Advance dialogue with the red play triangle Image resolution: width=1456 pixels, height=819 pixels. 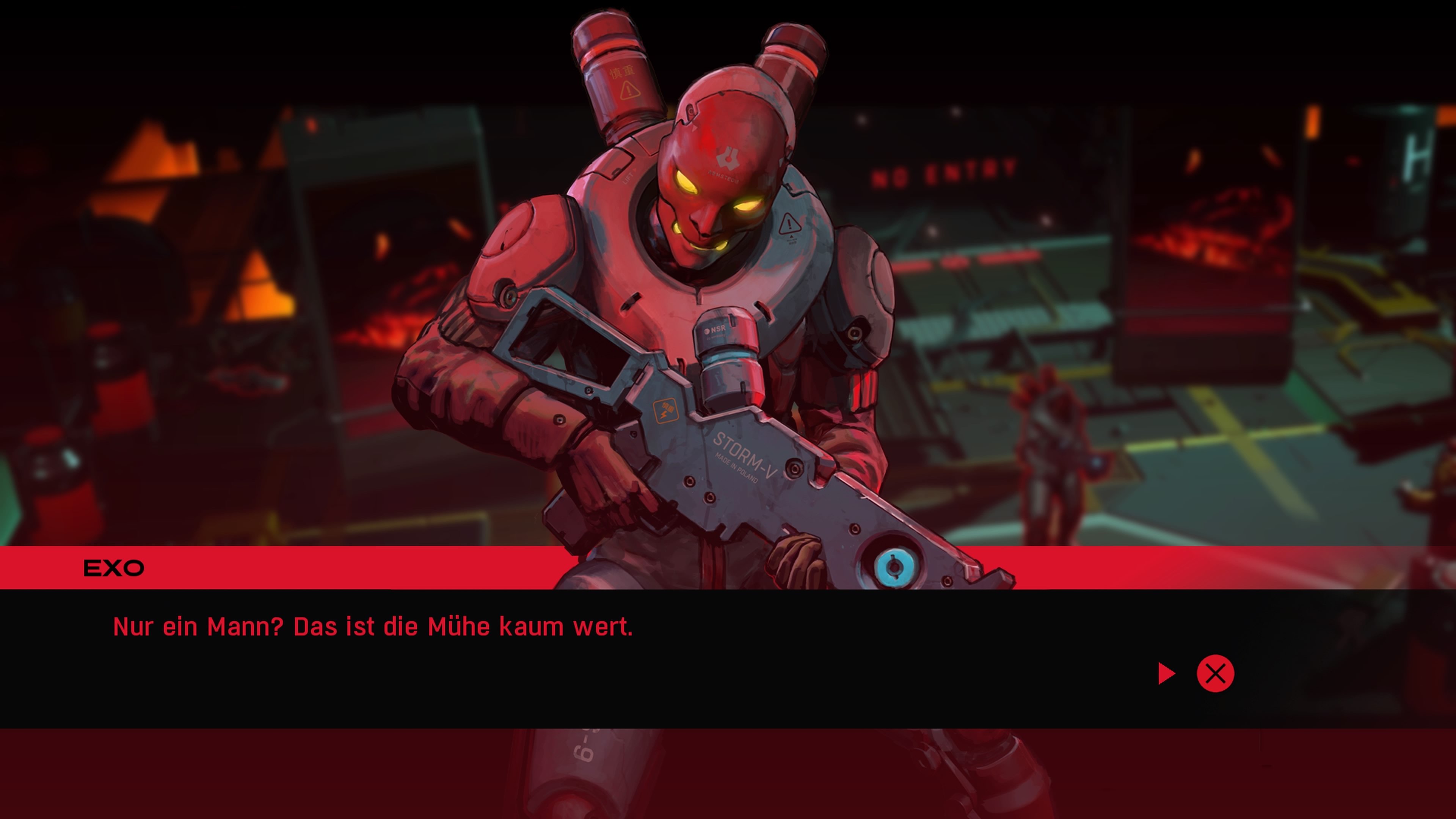coord(1166,673)
